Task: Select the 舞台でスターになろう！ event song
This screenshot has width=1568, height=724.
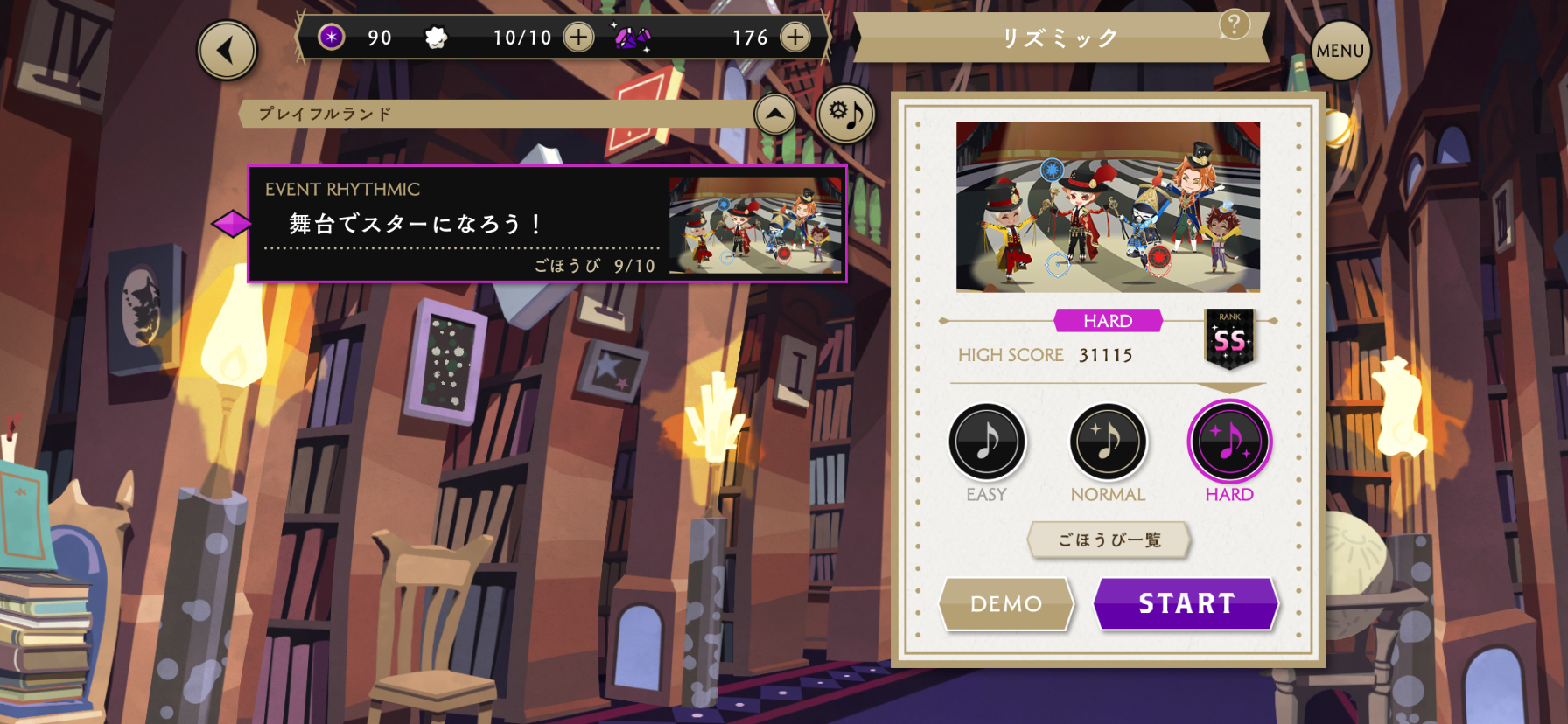Action: click(x=547, y=224)
